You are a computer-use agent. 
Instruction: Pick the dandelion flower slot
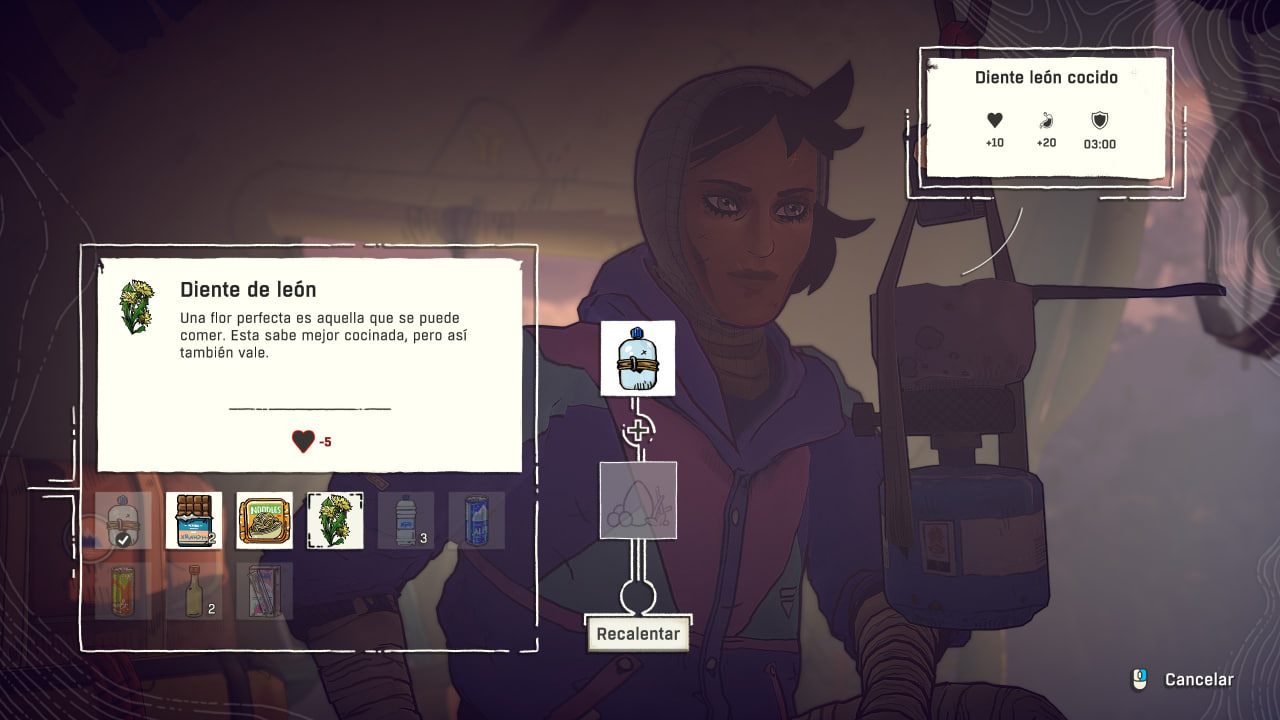335,520
